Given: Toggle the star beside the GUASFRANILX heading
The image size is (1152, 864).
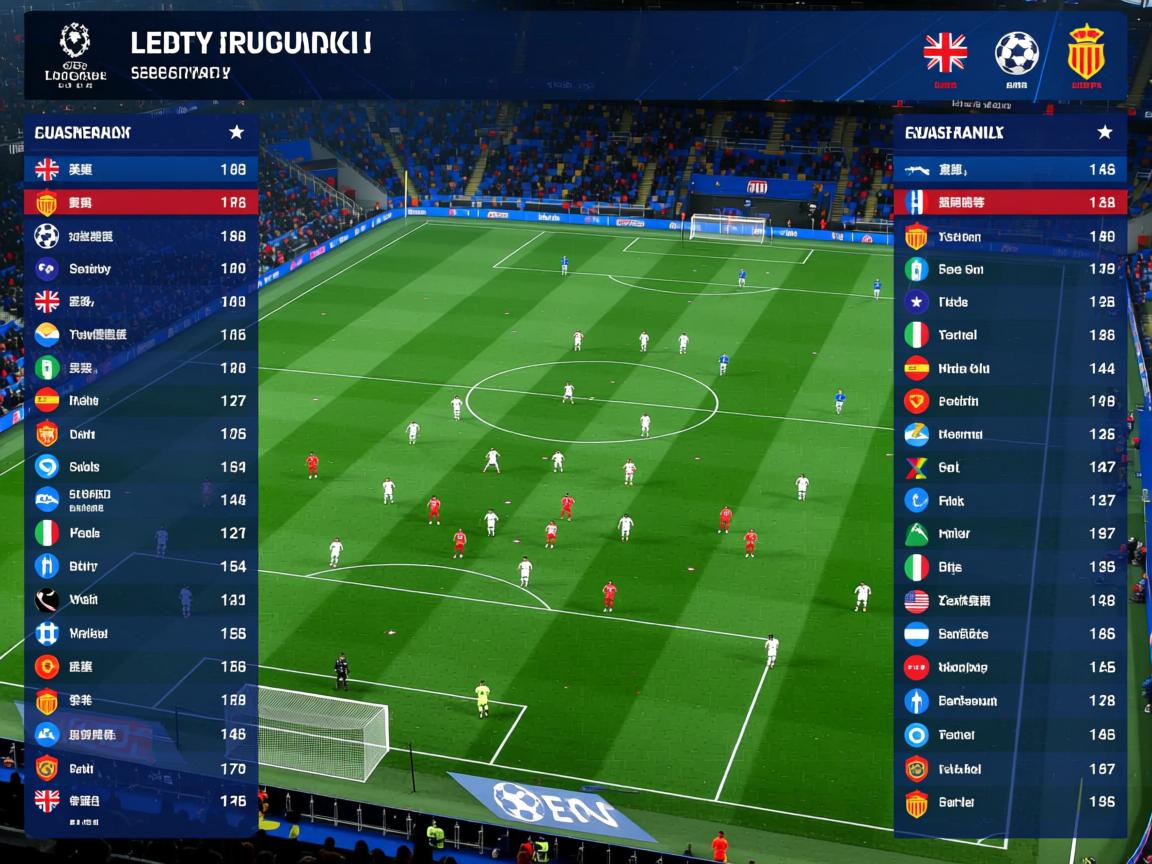Looking at the screenshot, I should point(1104,132).
